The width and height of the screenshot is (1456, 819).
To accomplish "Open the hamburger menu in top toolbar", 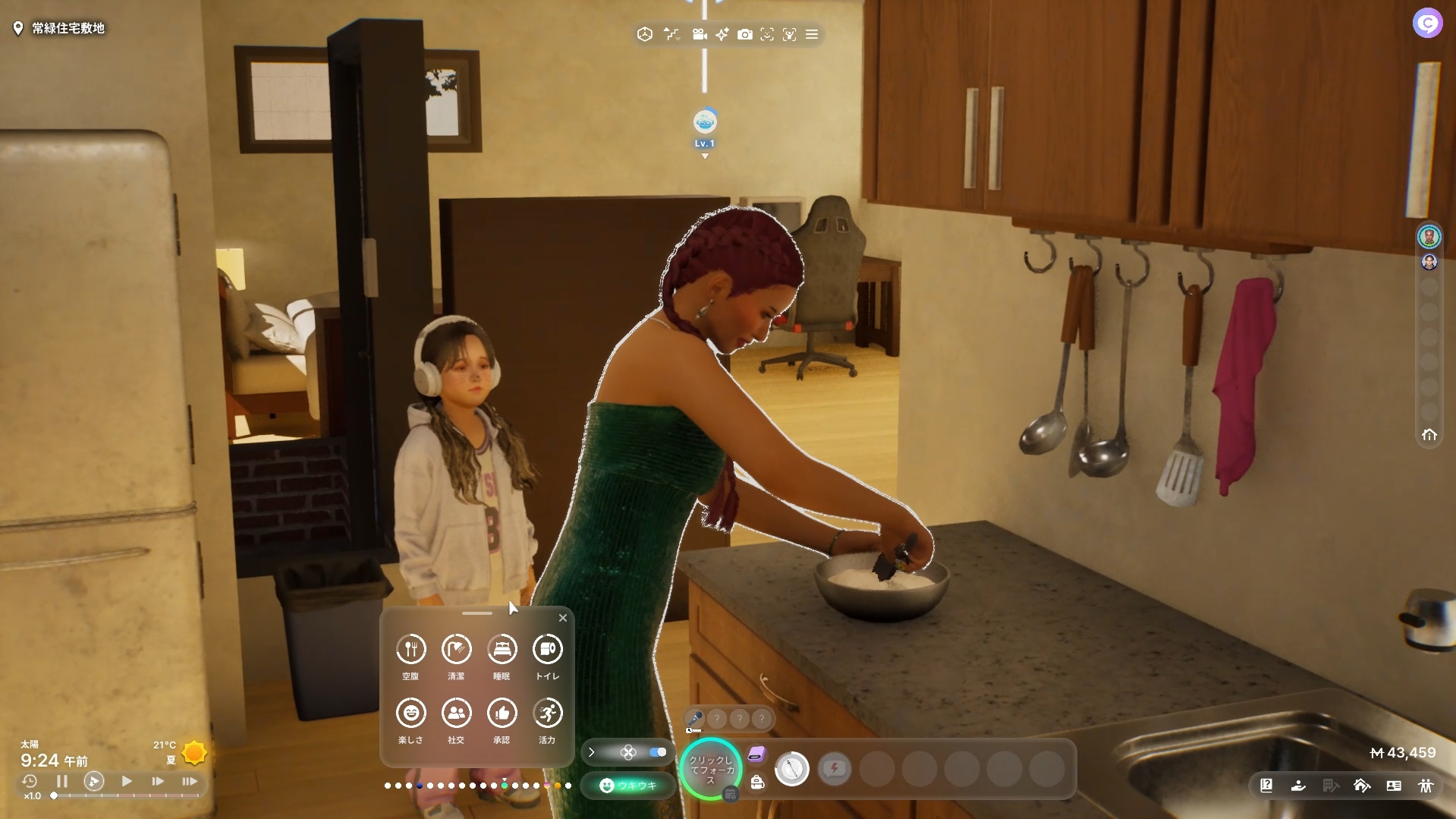I will [x=812, y=34].
